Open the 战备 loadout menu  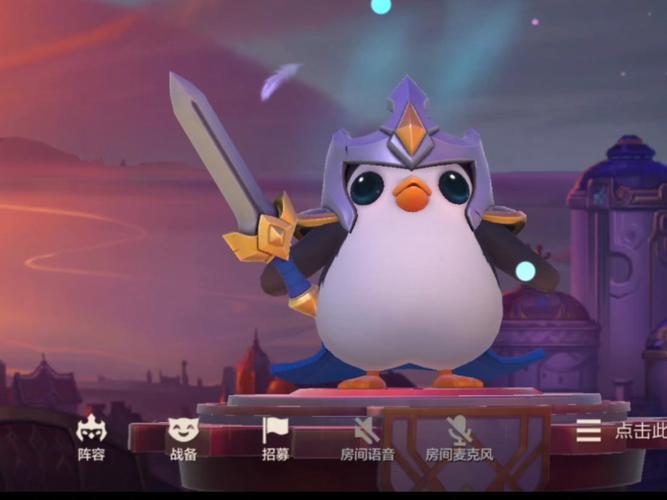tap(183, 437)
